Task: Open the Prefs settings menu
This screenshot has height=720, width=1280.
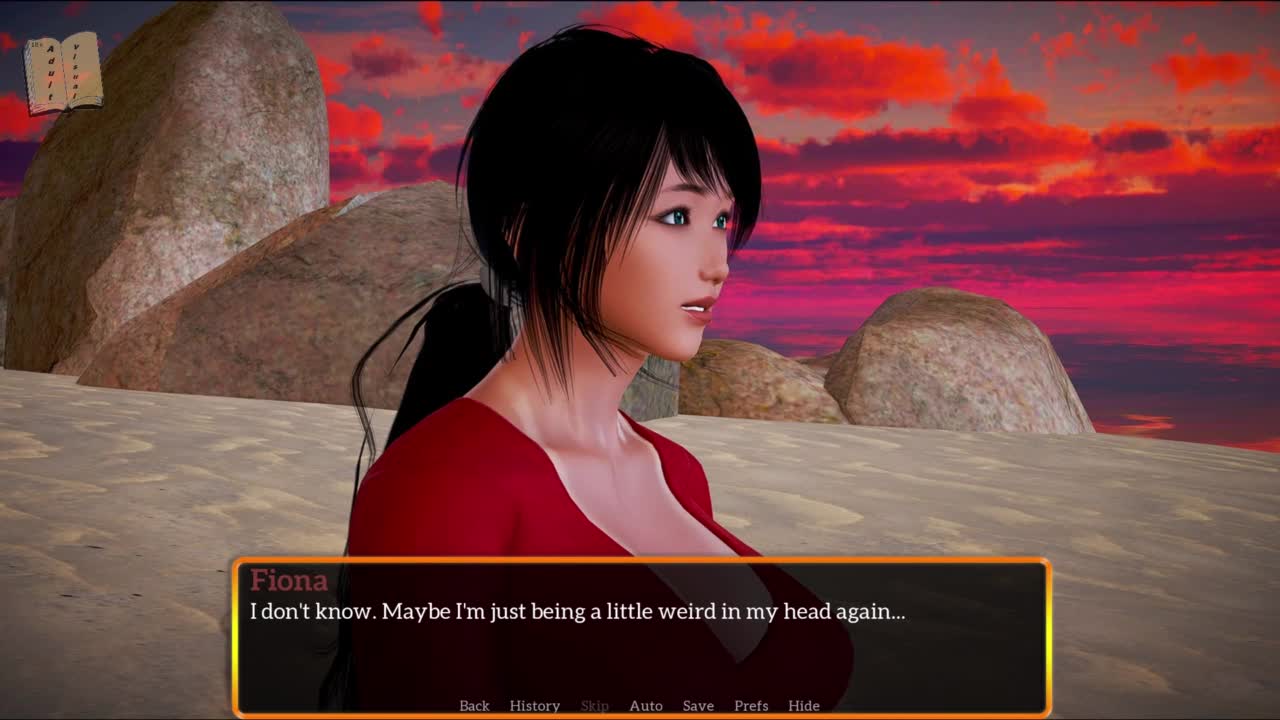Action: [751, 706]
